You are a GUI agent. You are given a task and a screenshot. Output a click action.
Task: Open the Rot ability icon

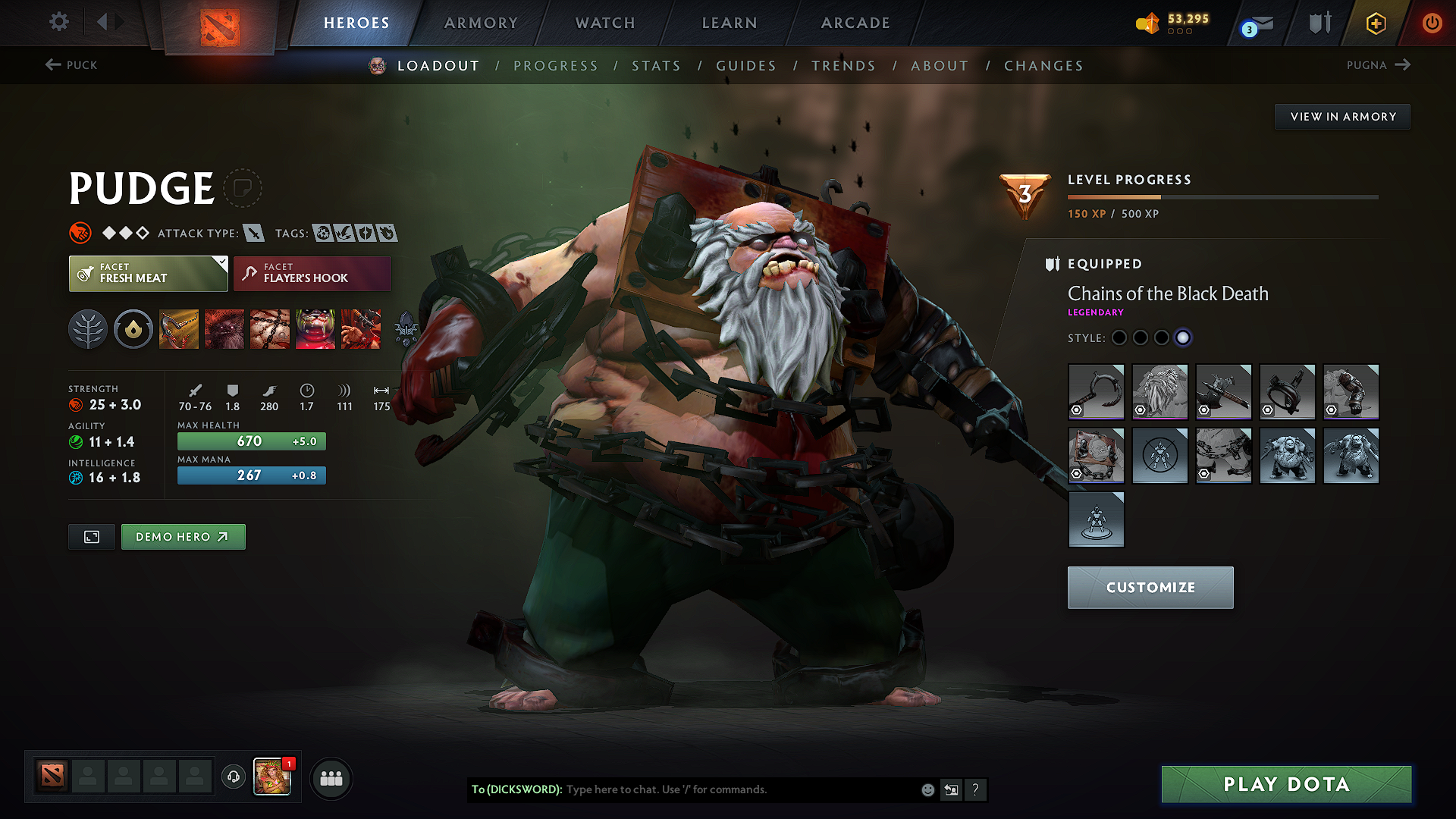tap(224, 328)
